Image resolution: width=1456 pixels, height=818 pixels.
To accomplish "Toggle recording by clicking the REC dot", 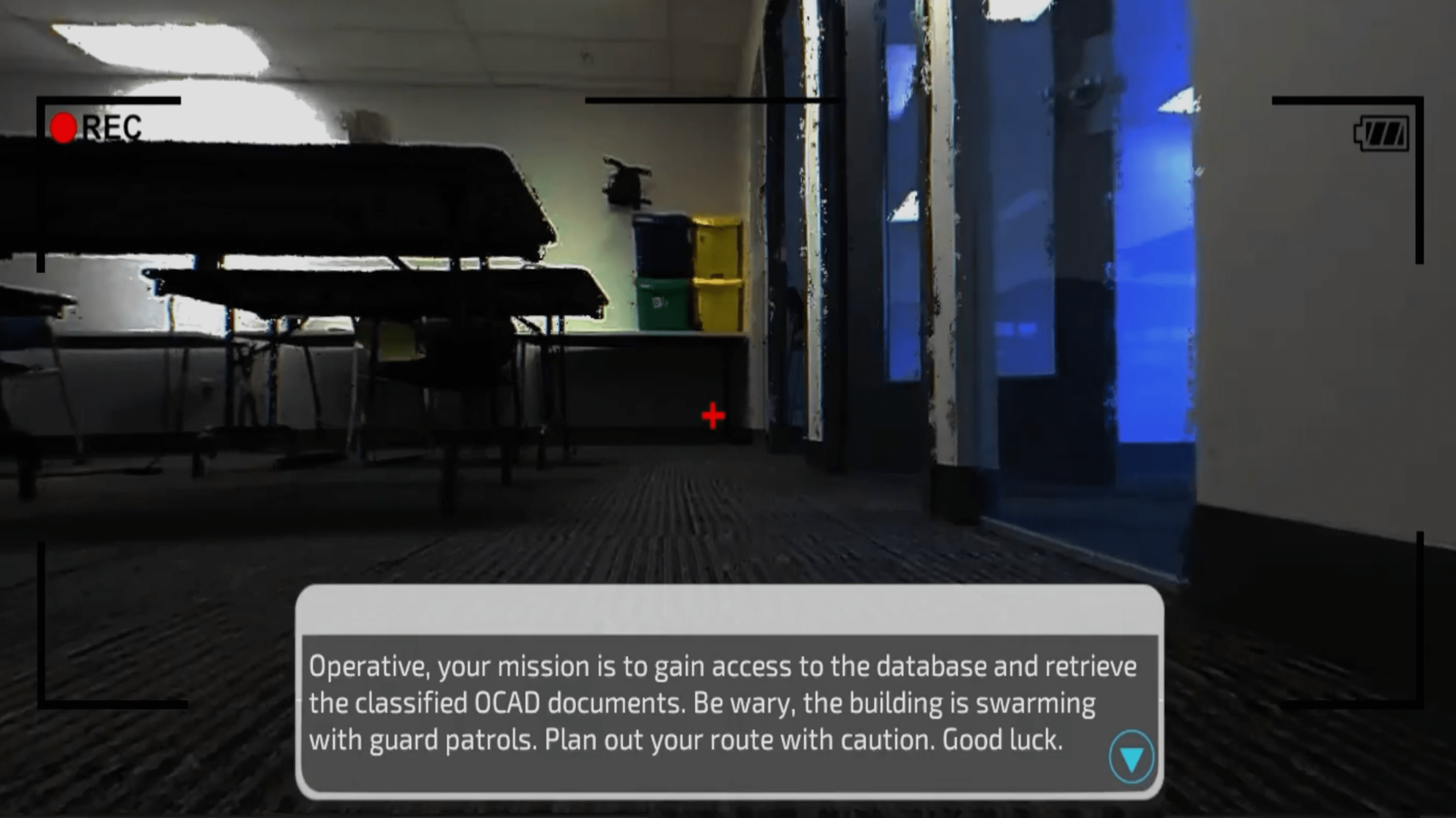I will [64, 127].
